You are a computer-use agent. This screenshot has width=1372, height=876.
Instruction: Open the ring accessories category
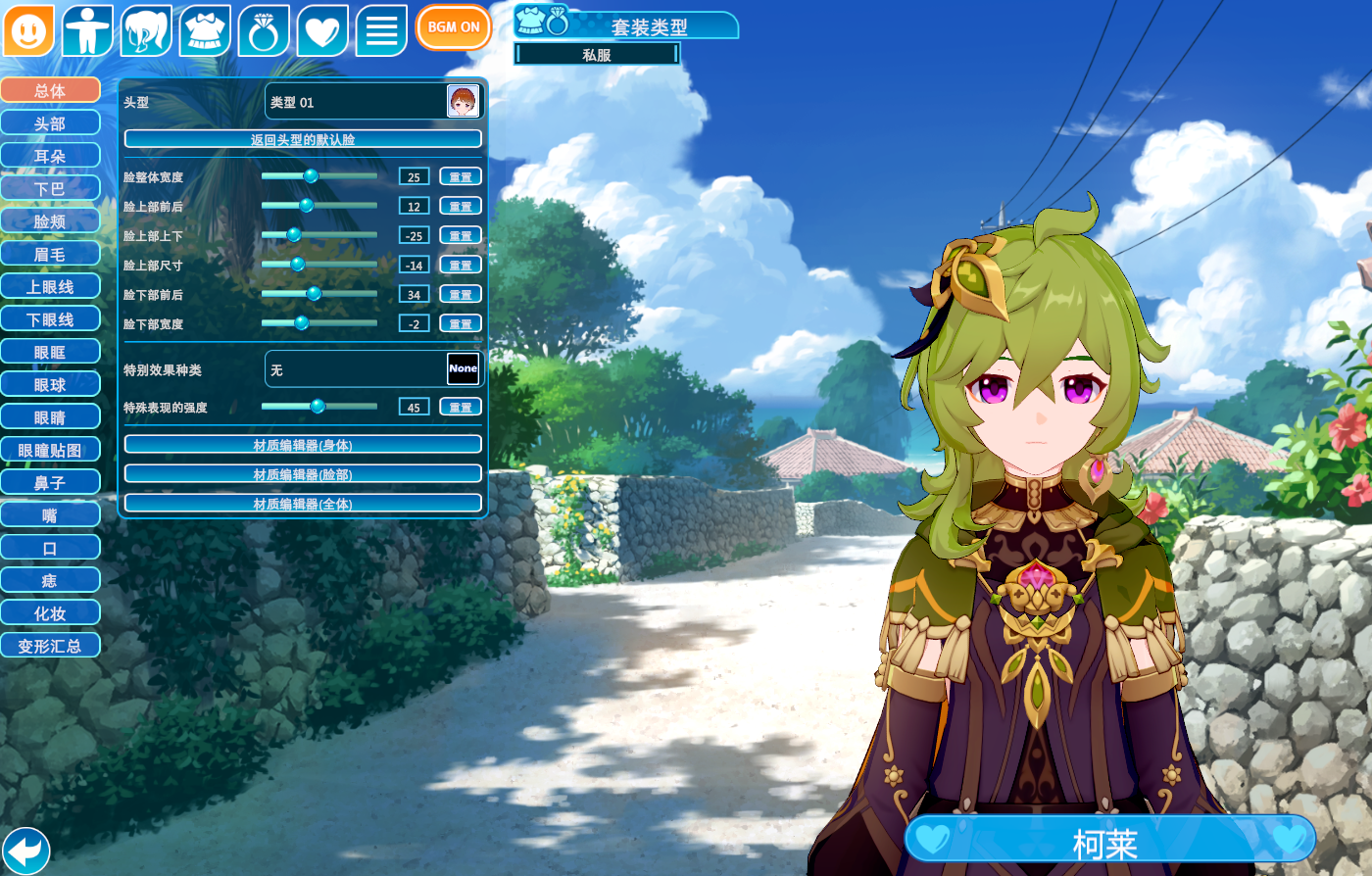(264, 30)
